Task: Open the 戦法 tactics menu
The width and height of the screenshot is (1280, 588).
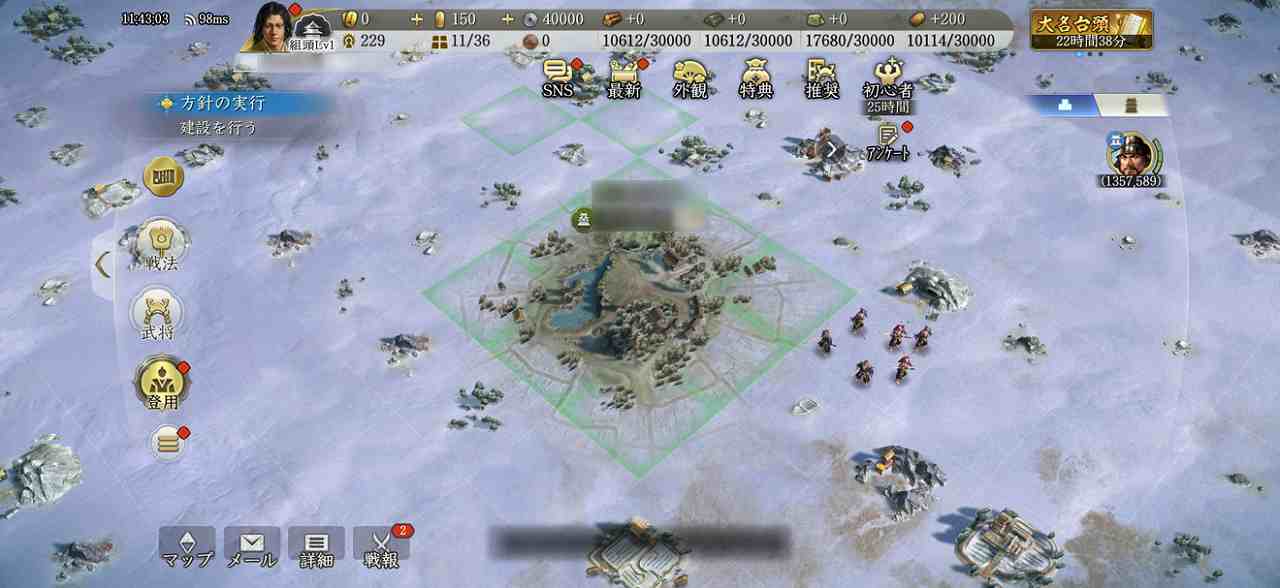Action: pos(161,244)
